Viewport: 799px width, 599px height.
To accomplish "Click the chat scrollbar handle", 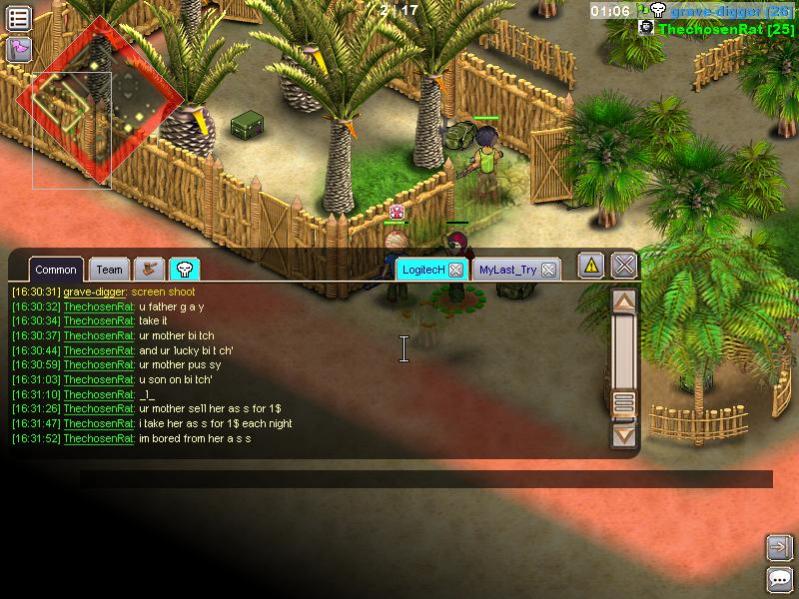I will pos(624,402).
